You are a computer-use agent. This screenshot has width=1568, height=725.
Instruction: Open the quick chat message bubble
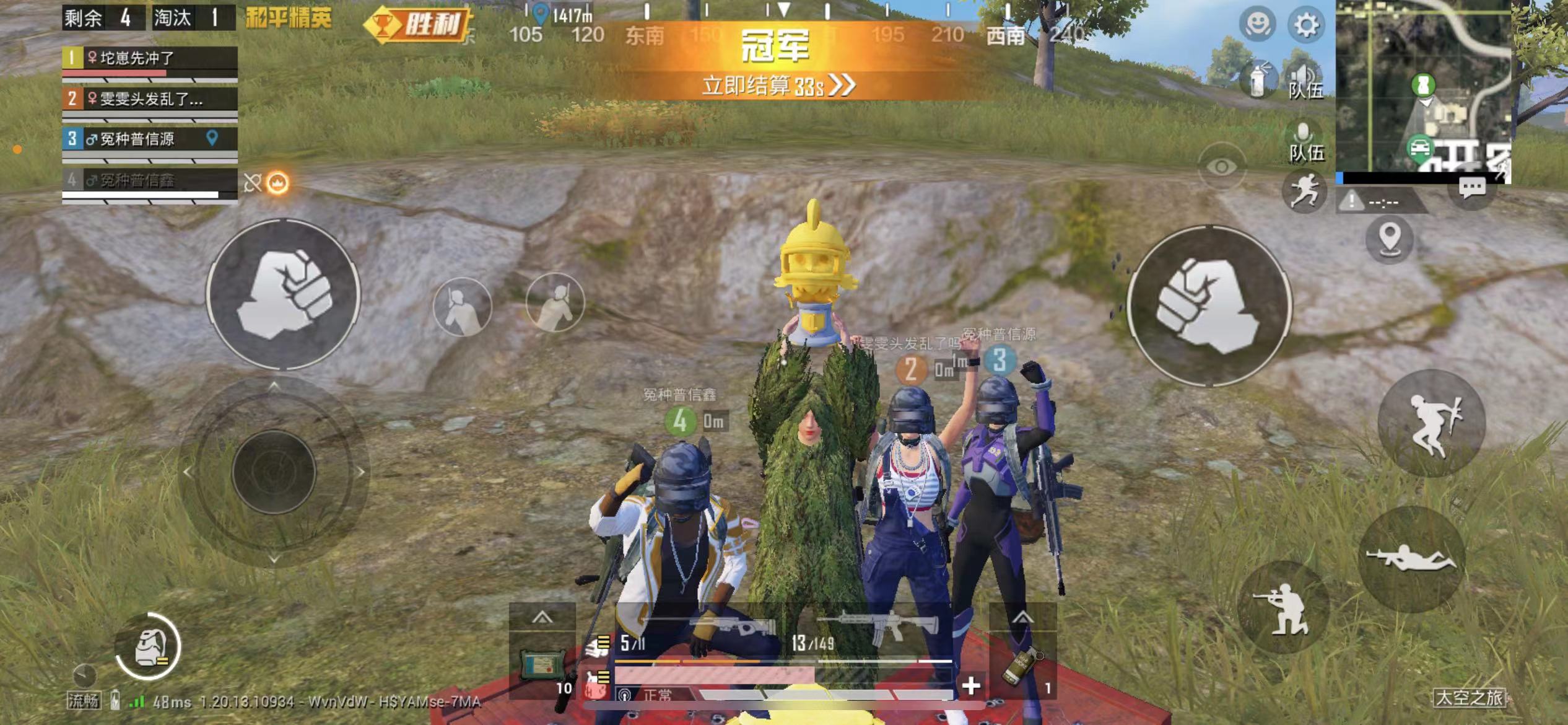(1472, 188)
